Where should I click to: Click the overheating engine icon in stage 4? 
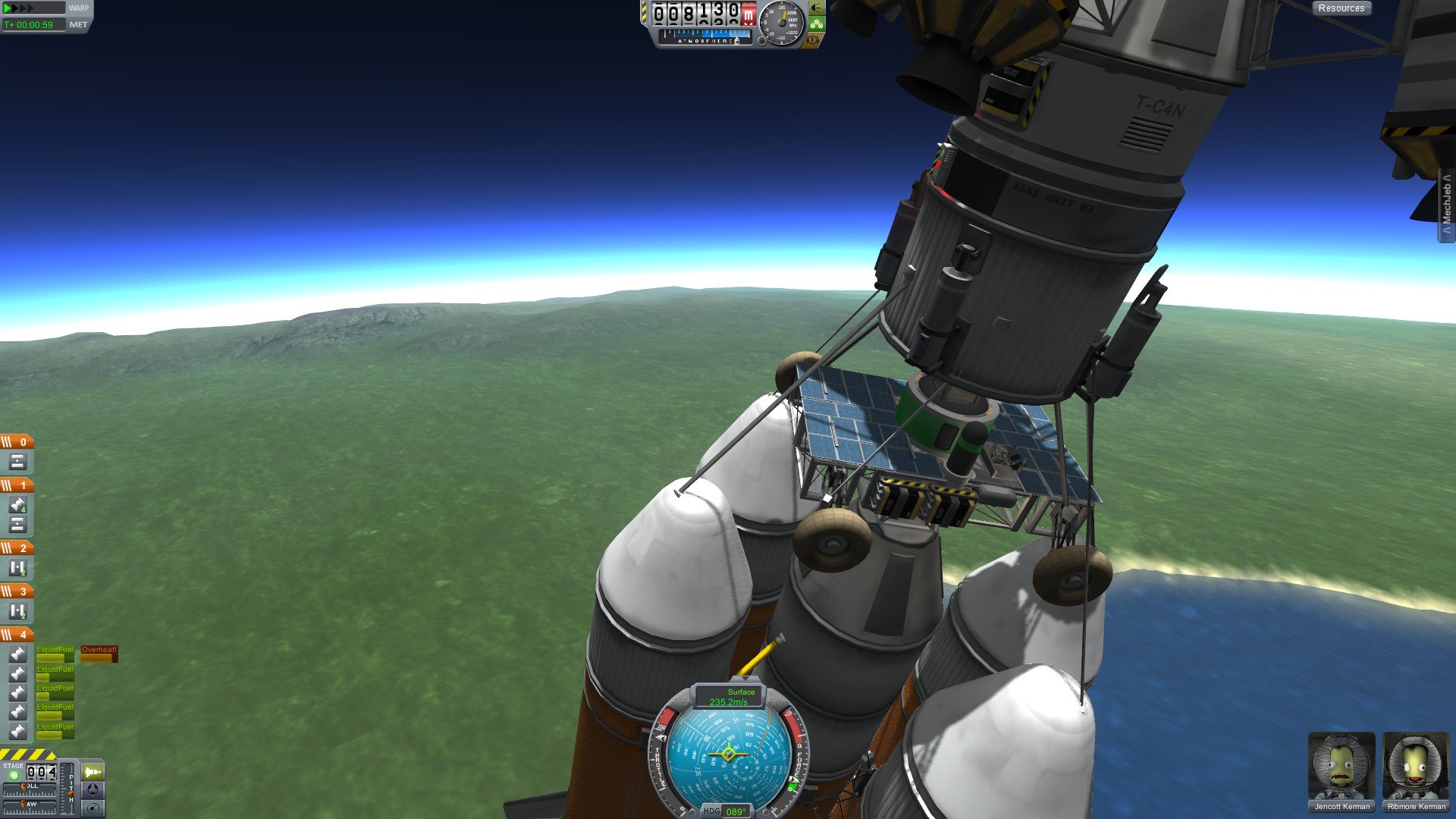pos(17,654)
